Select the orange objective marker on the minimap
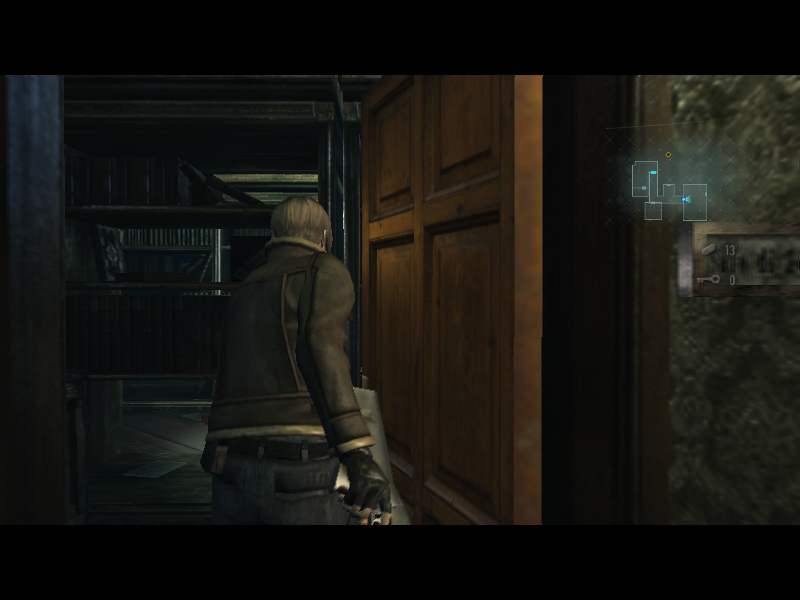This screenshot has height=600, width=800. click(668, 155)
